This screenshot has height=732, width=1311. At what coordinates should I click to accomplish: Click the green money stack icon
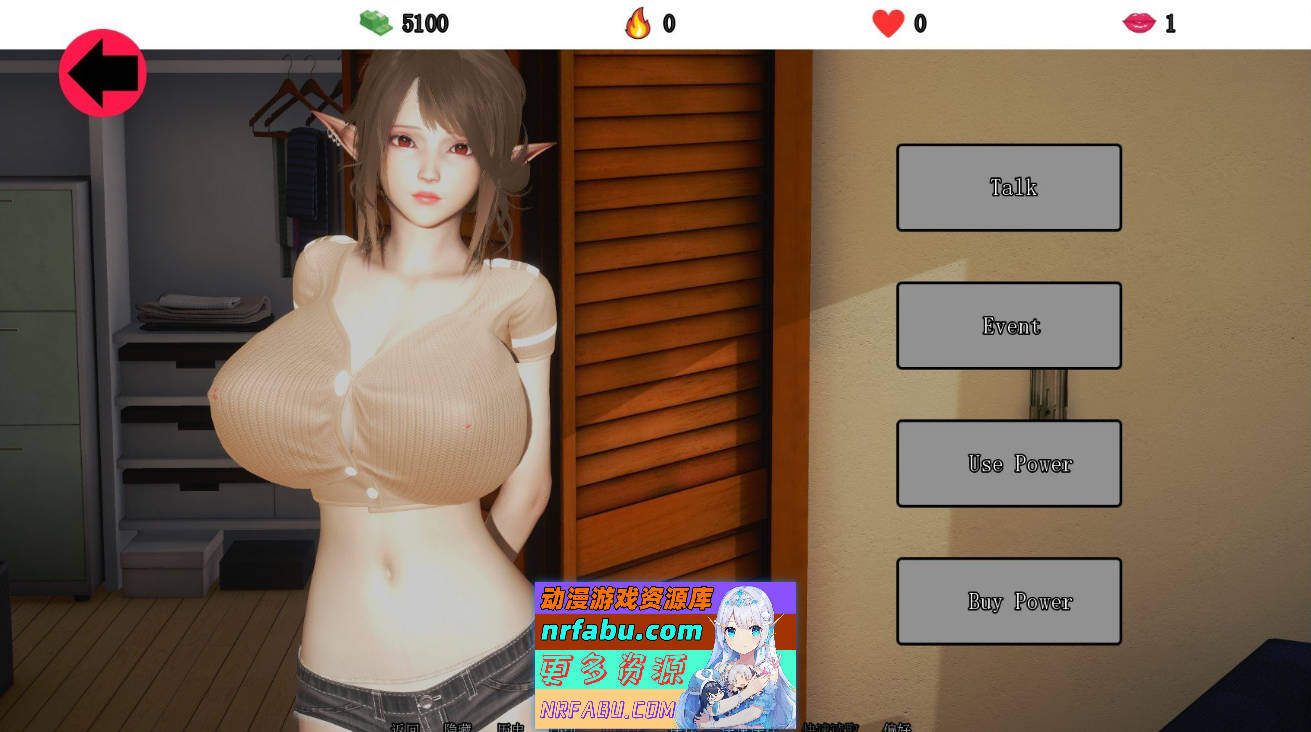[376, 22]
